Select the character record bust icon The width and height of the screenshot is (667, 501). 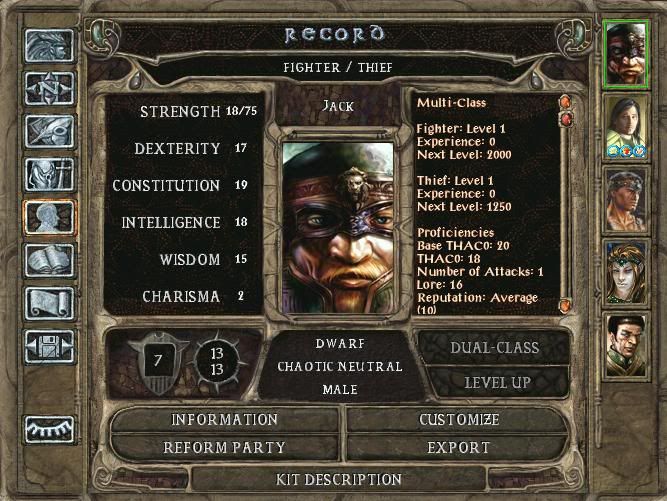(x=48, y=218)
